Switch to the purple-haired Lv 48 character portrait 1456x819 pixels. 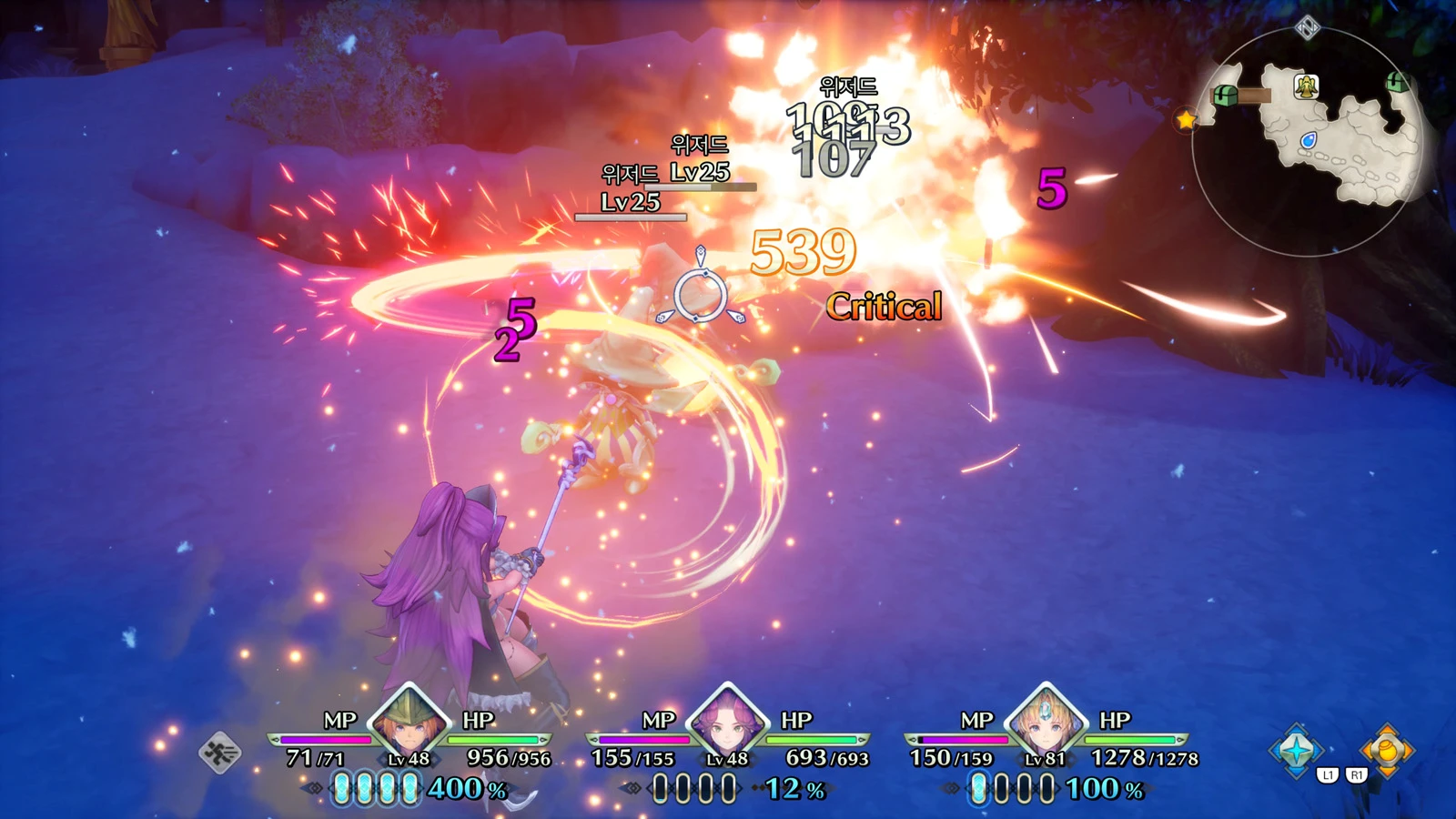coord(727,725)
